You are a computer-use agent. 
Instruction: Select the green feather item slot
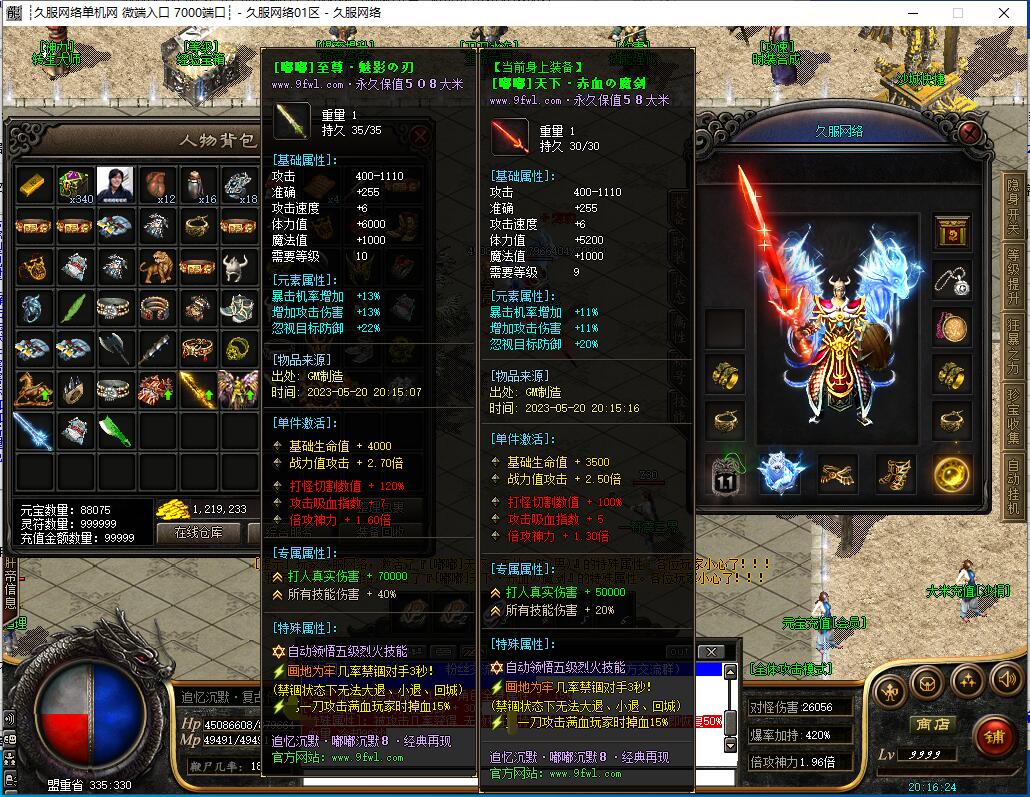point(75,308)
